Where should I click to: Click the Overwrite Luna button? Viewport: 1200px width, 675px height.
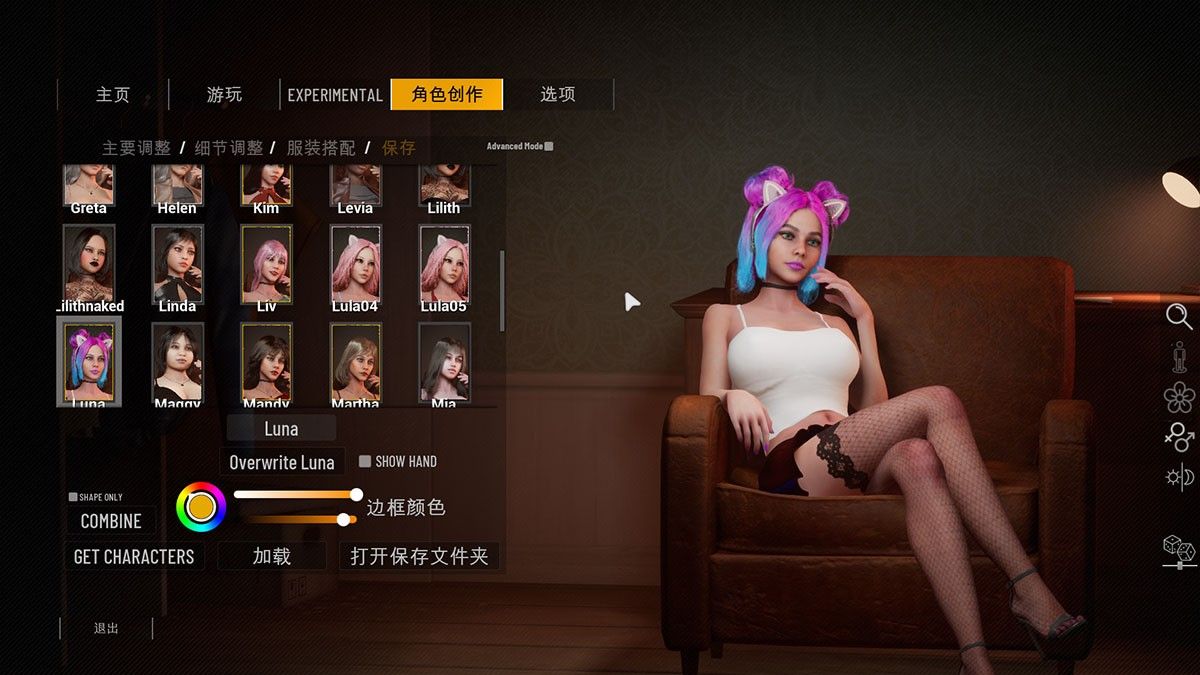(x=282, y=462)
